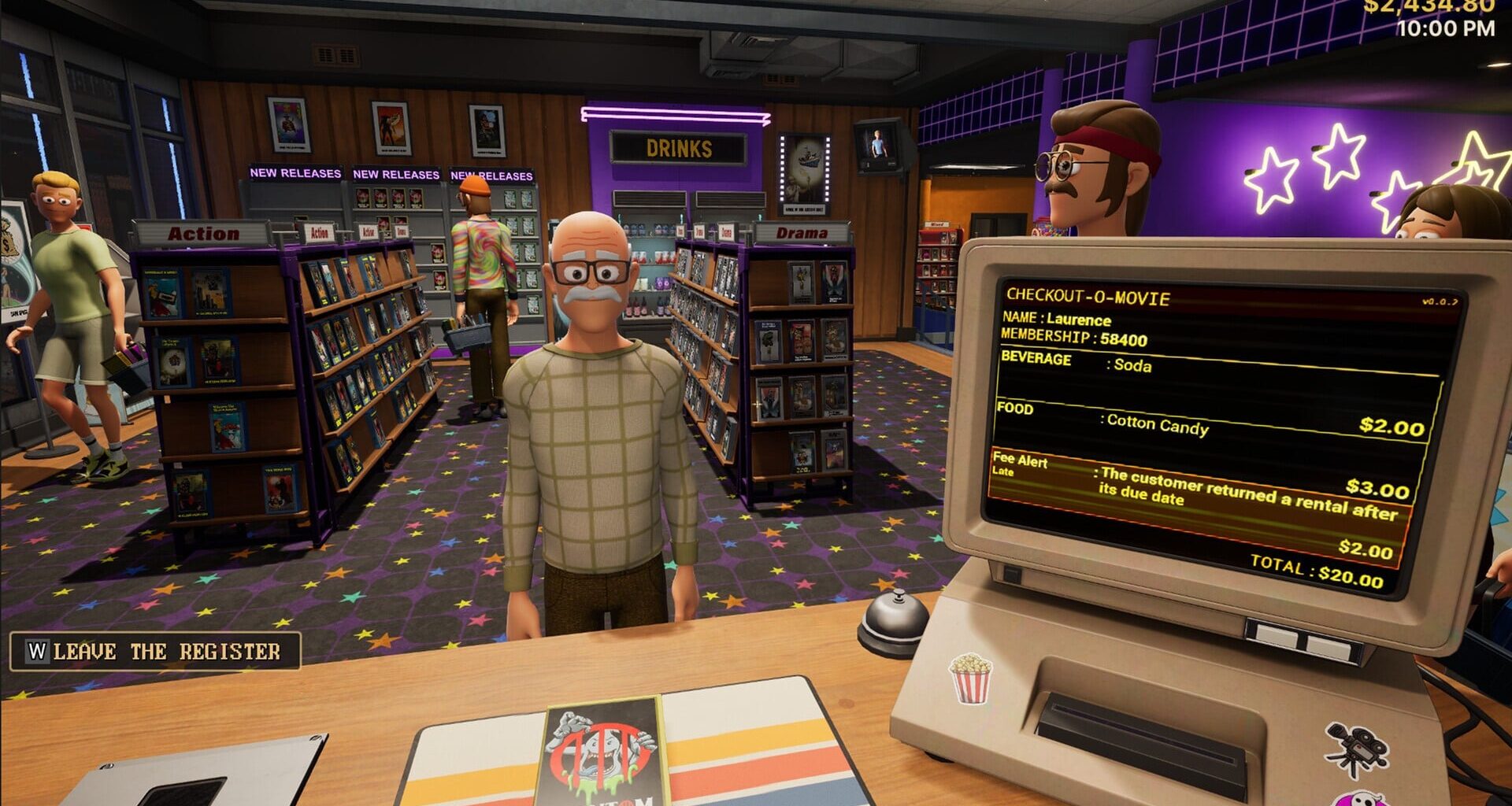Select the neon DRINKS sign
The image size is (1512, 806).
tap(679, 146)
